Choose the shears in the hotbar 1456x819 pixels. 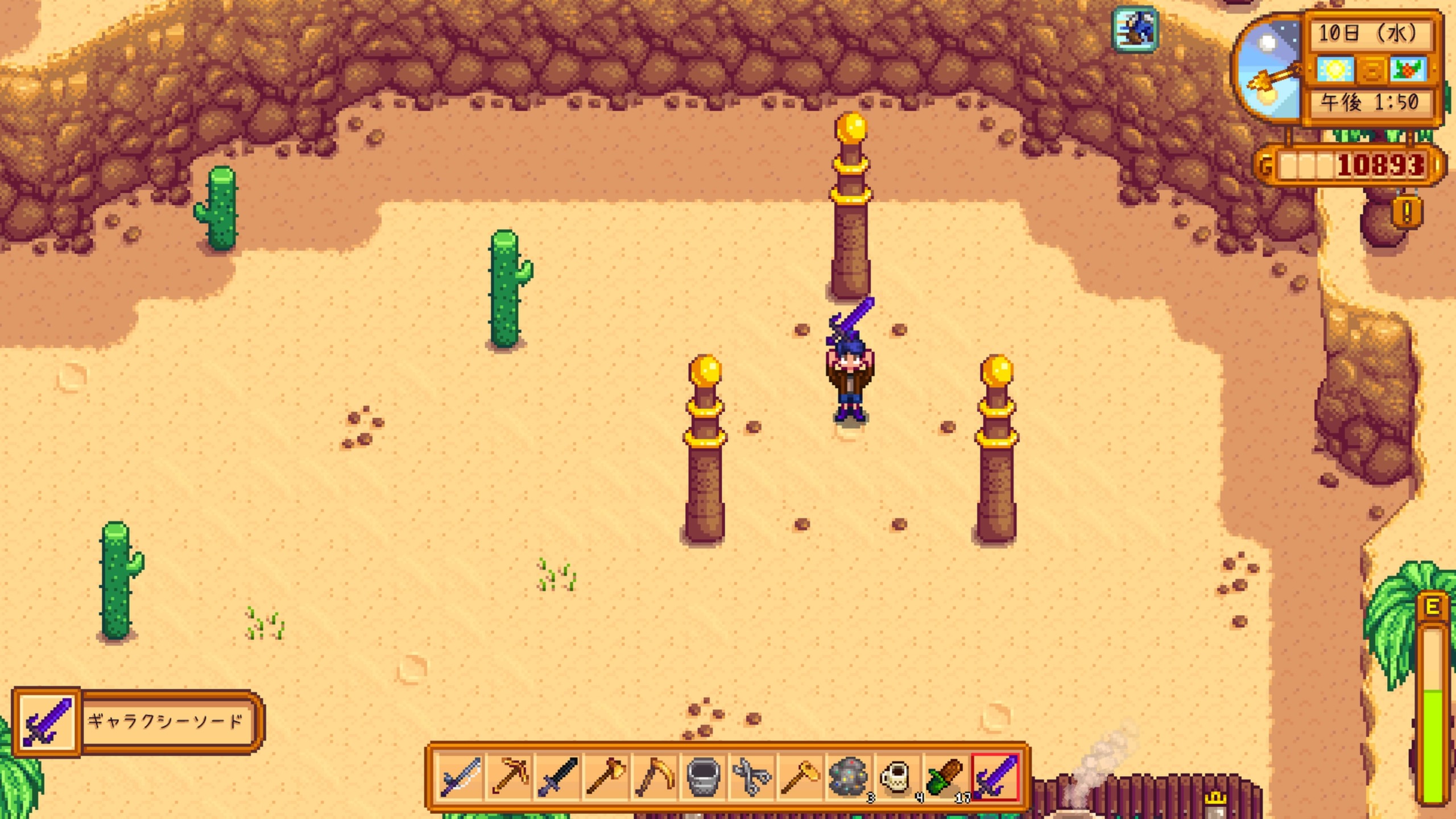tap(751, 777)
